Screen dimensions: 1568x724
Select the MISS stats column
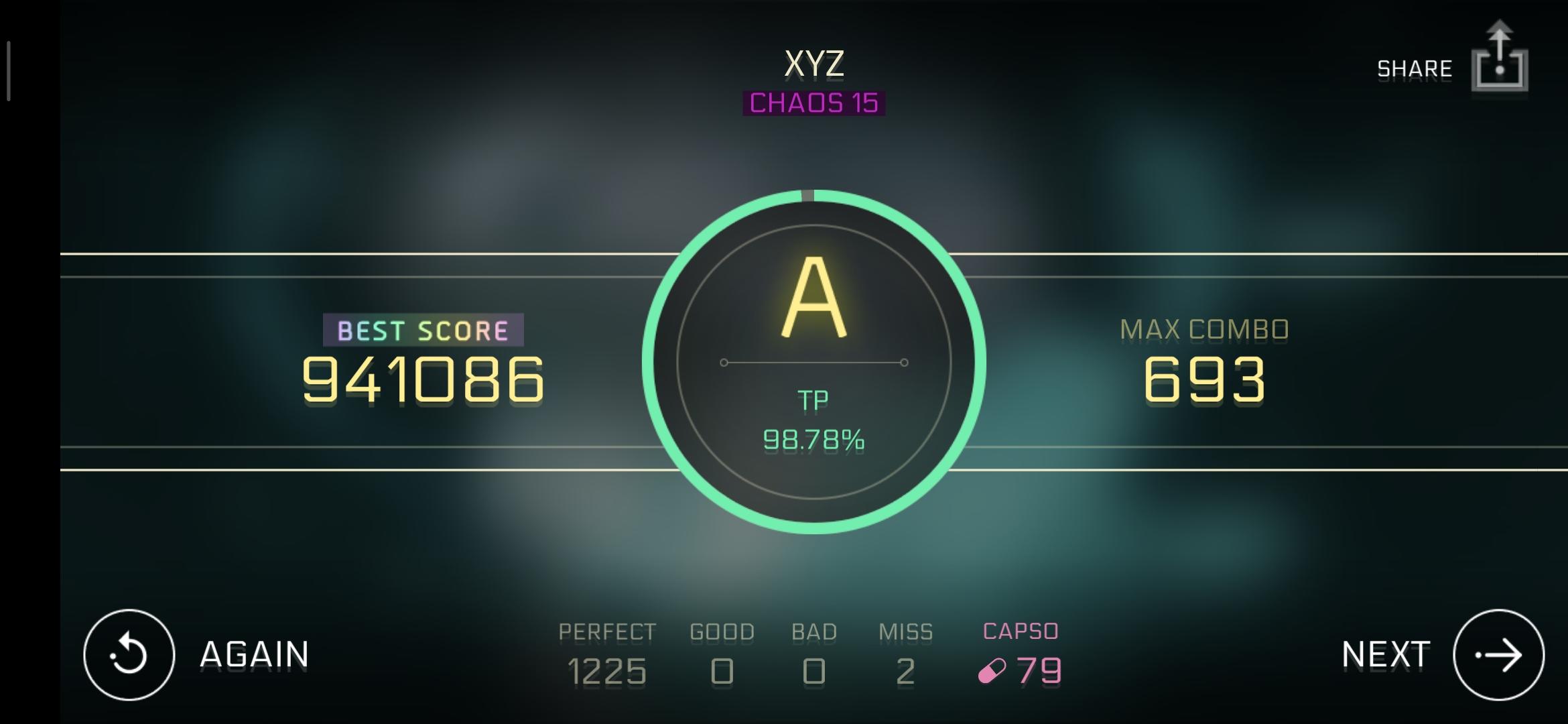pos(906,650)
